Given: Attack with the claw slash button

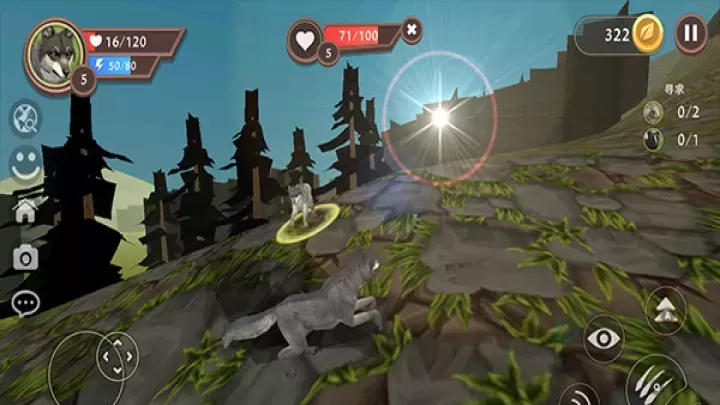Looking at the screenshot, I should [x=655, y=381].
